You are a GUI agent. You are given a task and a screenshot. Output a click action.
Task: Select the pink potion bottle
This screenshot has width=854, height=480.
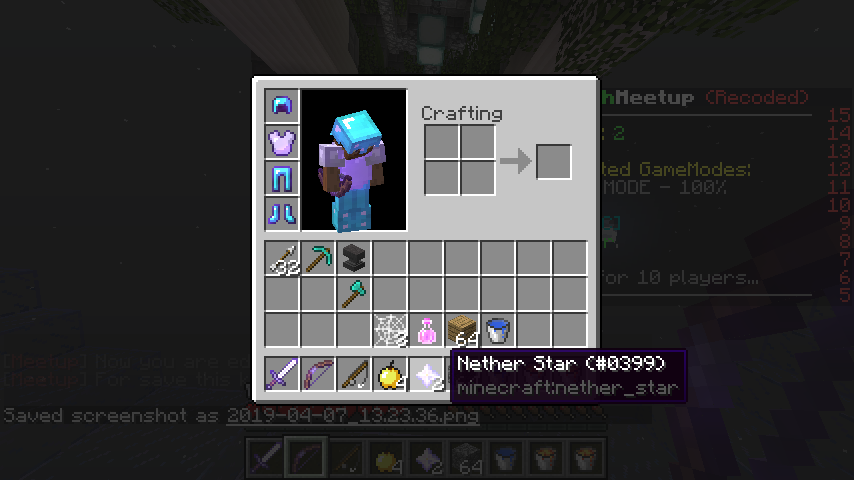pyautogui.click(x=426, y=330)
